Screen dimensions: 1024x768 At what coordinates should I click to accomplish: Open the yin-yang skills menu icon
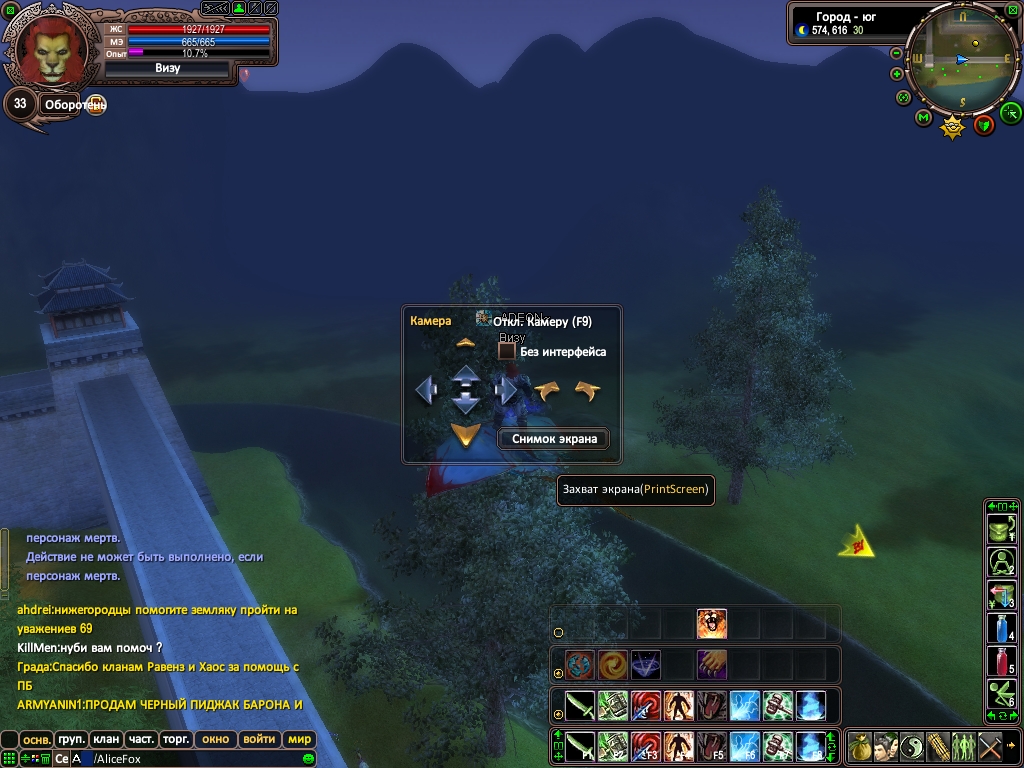point(912,746)
